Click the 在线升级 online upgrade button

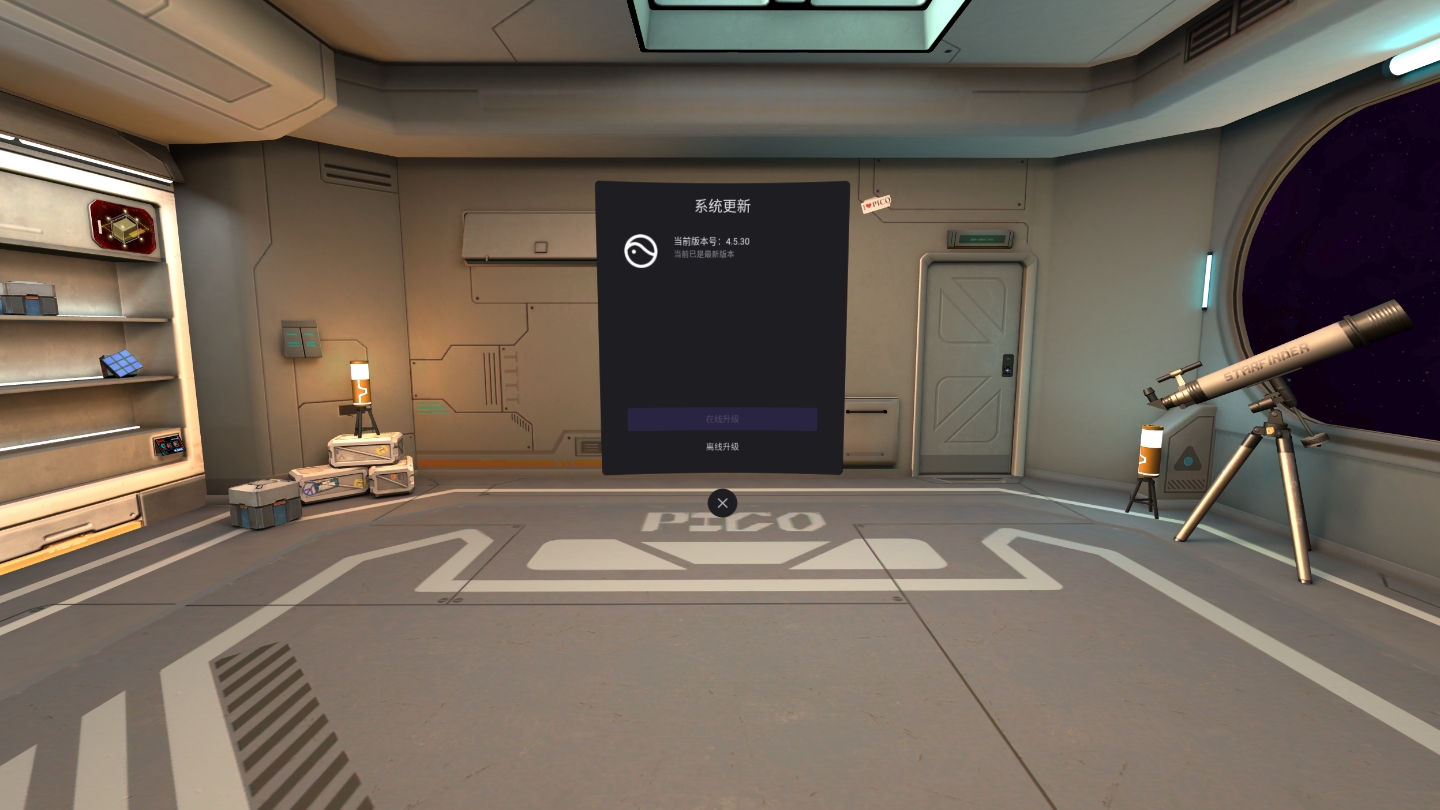coord(722,419)
